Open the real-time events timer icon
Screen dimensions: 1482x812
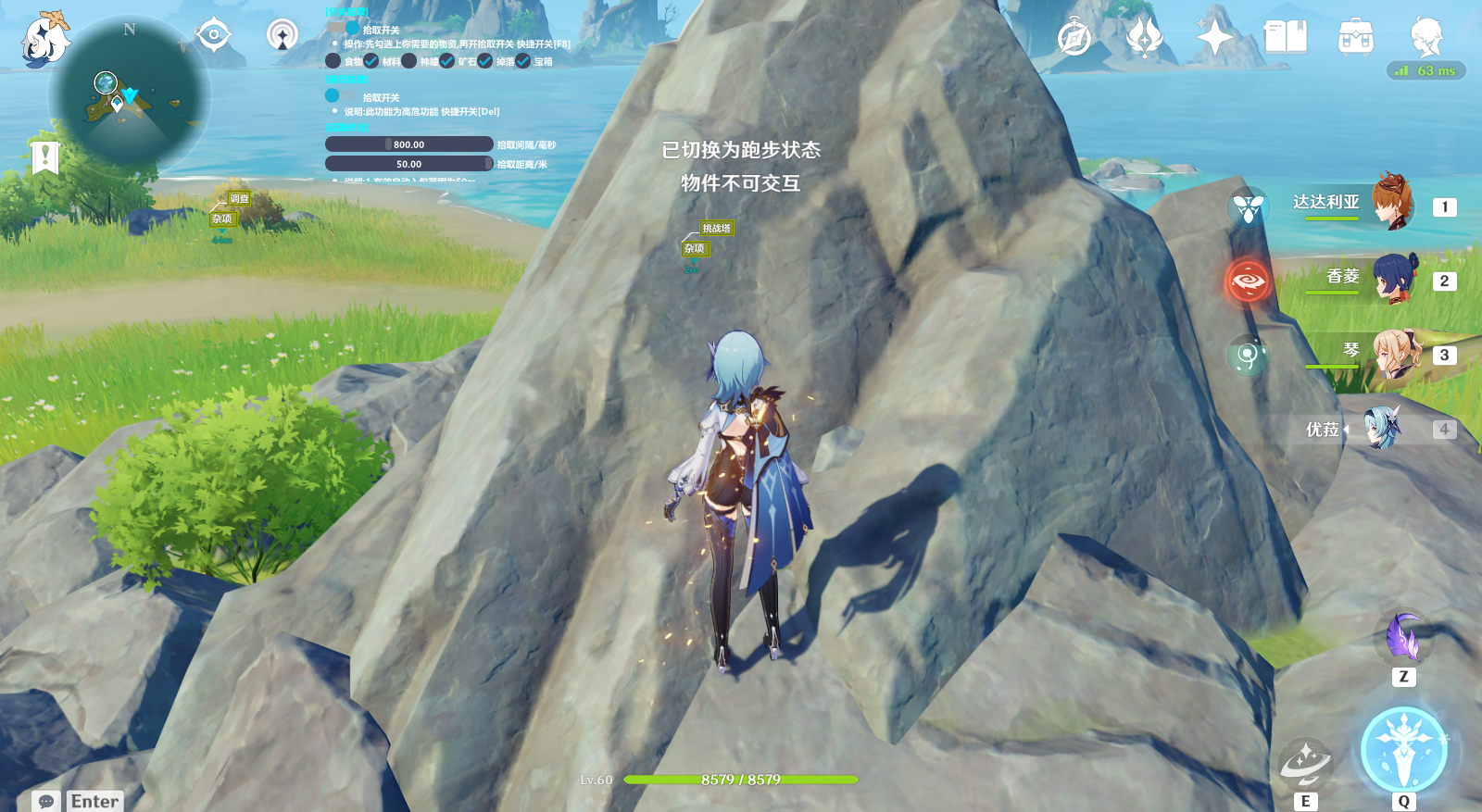(1073, 37)
